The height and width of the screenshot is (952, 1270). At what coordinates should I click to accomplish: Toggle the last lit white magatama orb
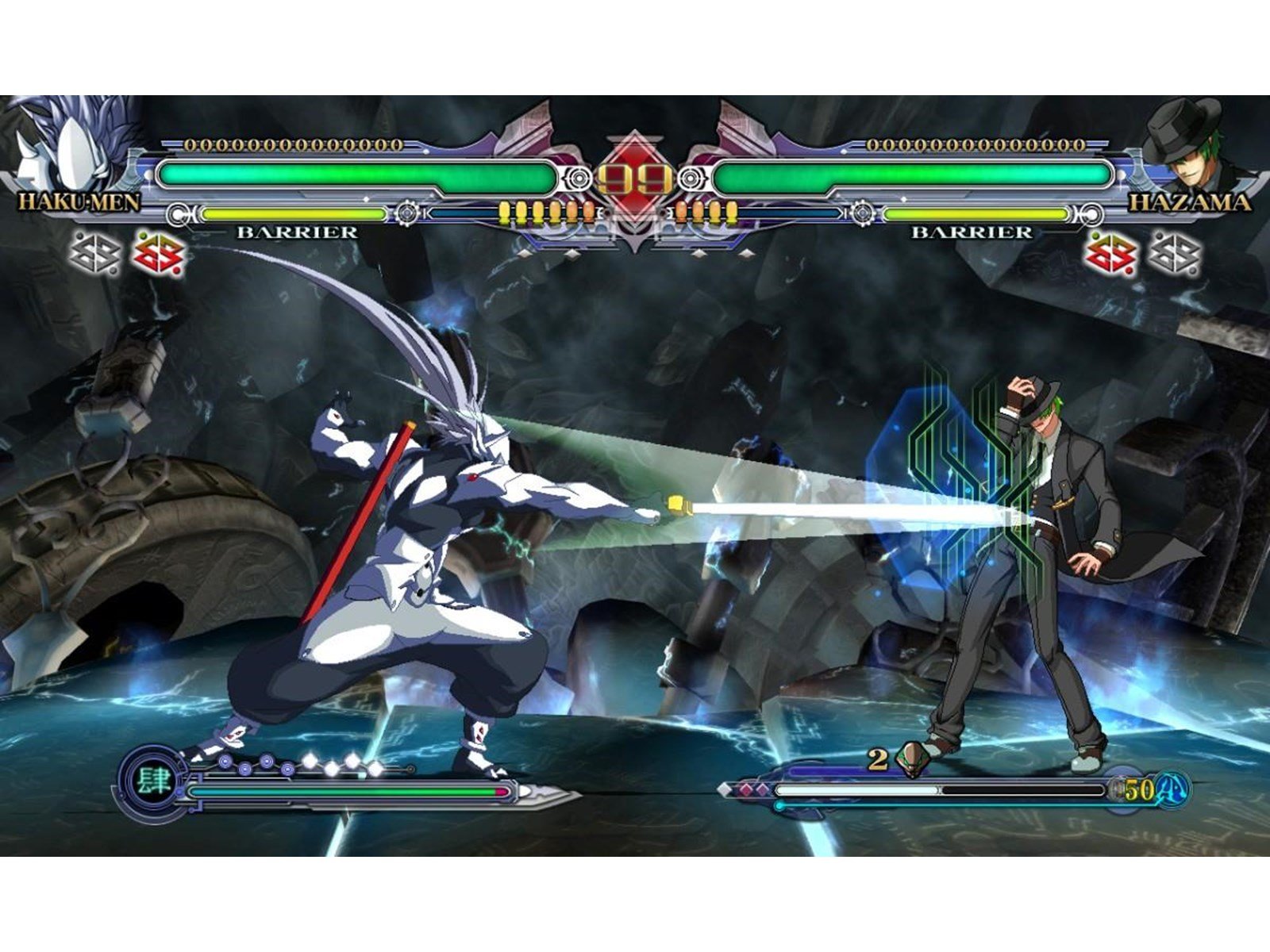coord(374,769)
